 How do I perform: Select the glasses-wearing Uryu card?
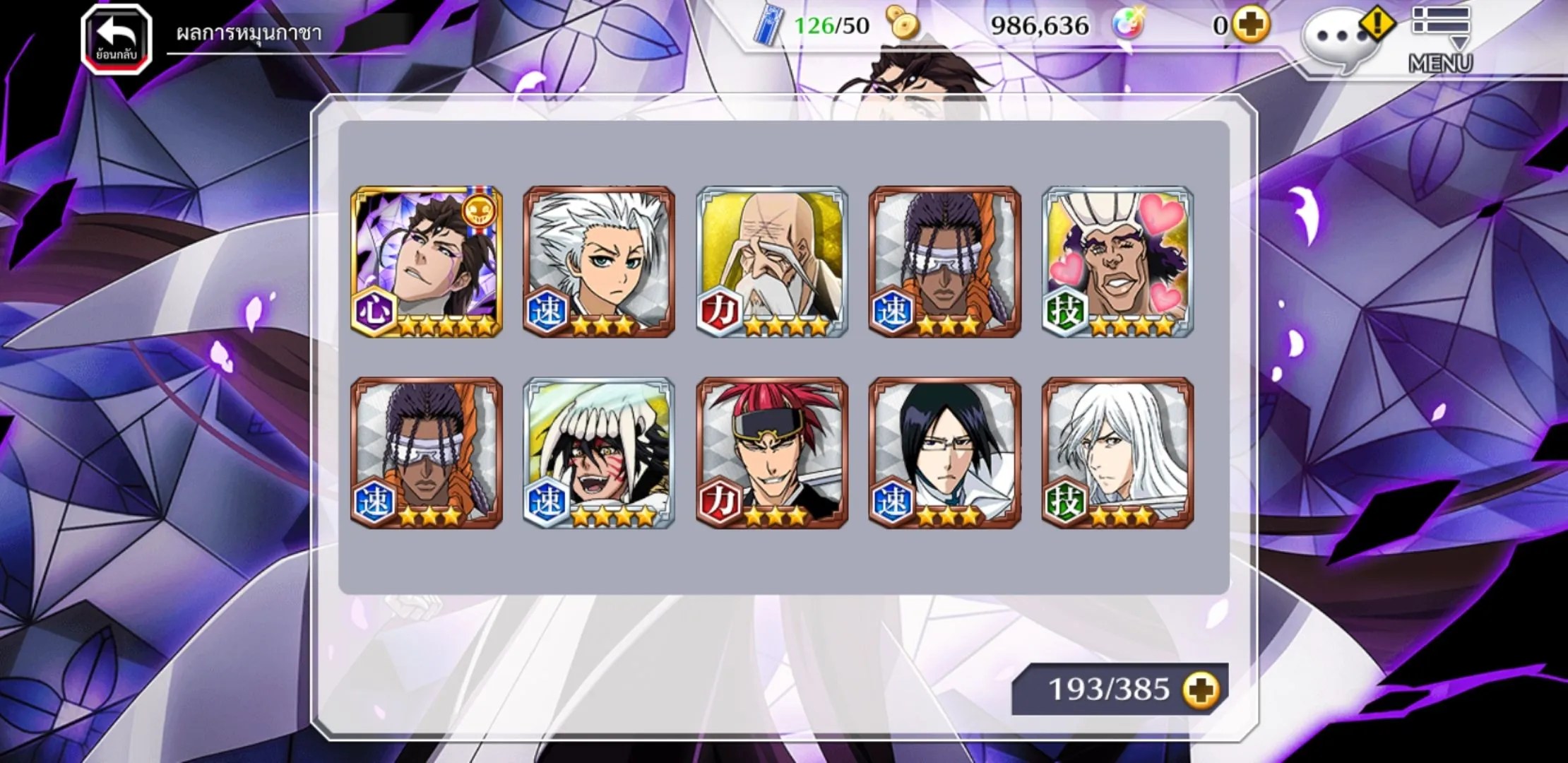(945, 452)
